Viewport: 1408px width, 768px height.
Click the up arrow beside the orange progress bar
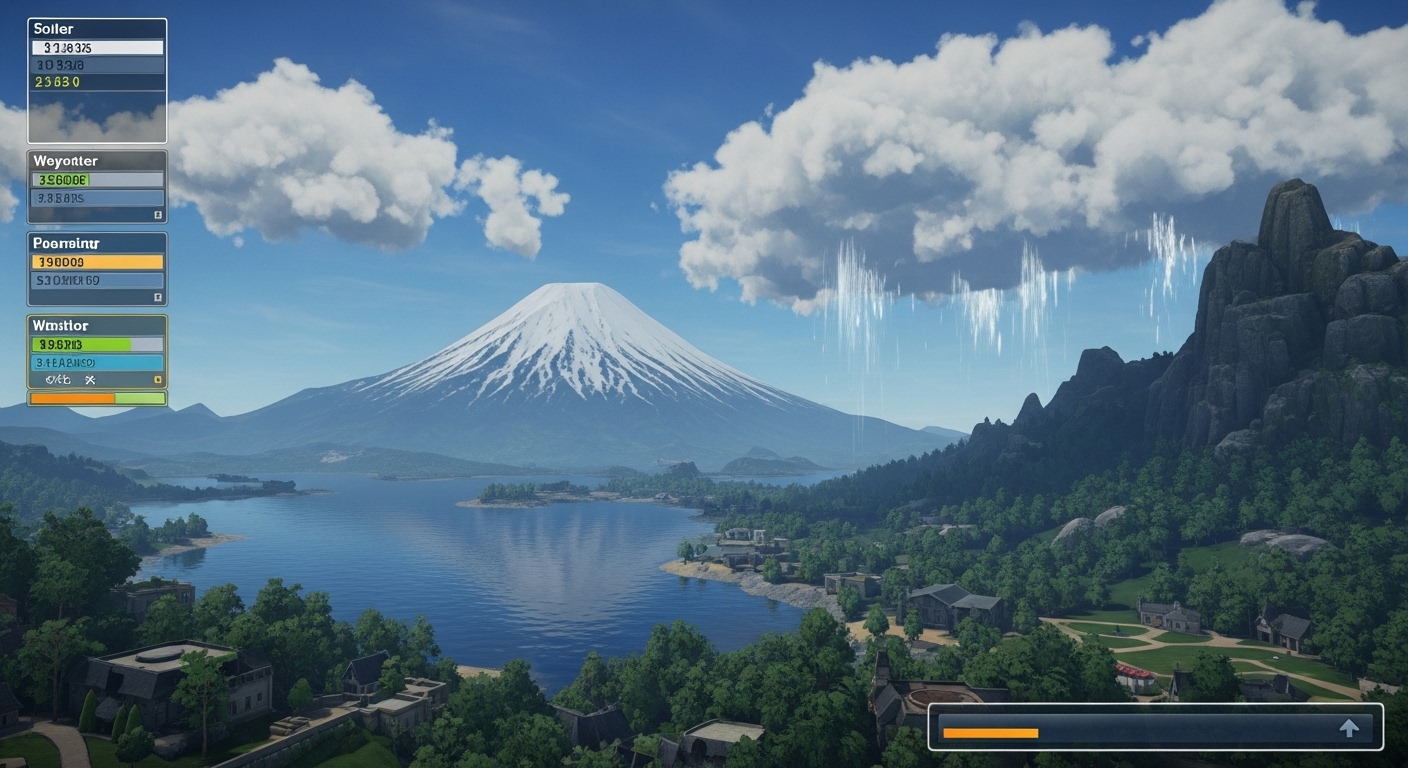(x=1349, y=728)
